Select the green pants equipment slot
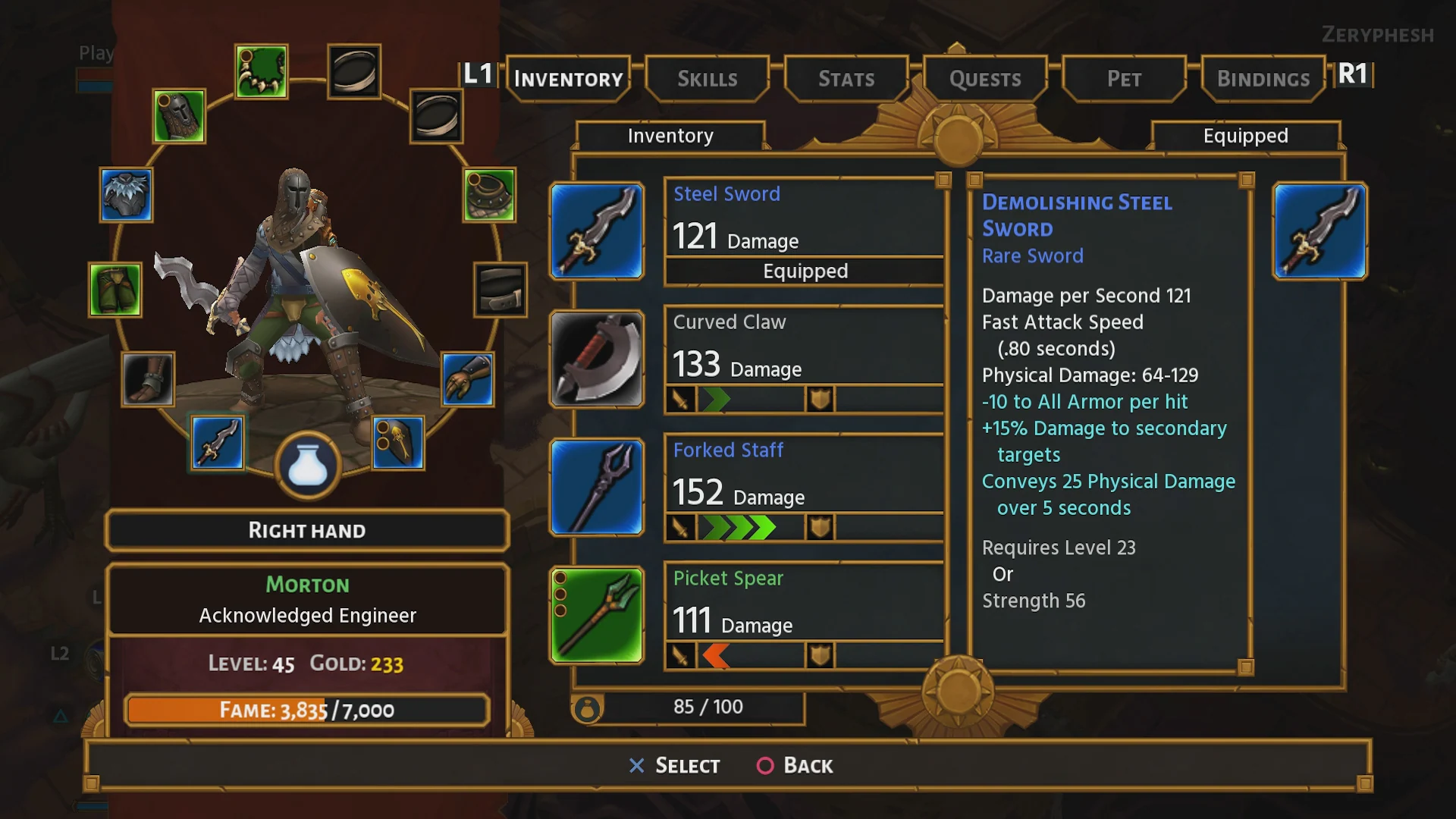 click(x=115, y=290)
